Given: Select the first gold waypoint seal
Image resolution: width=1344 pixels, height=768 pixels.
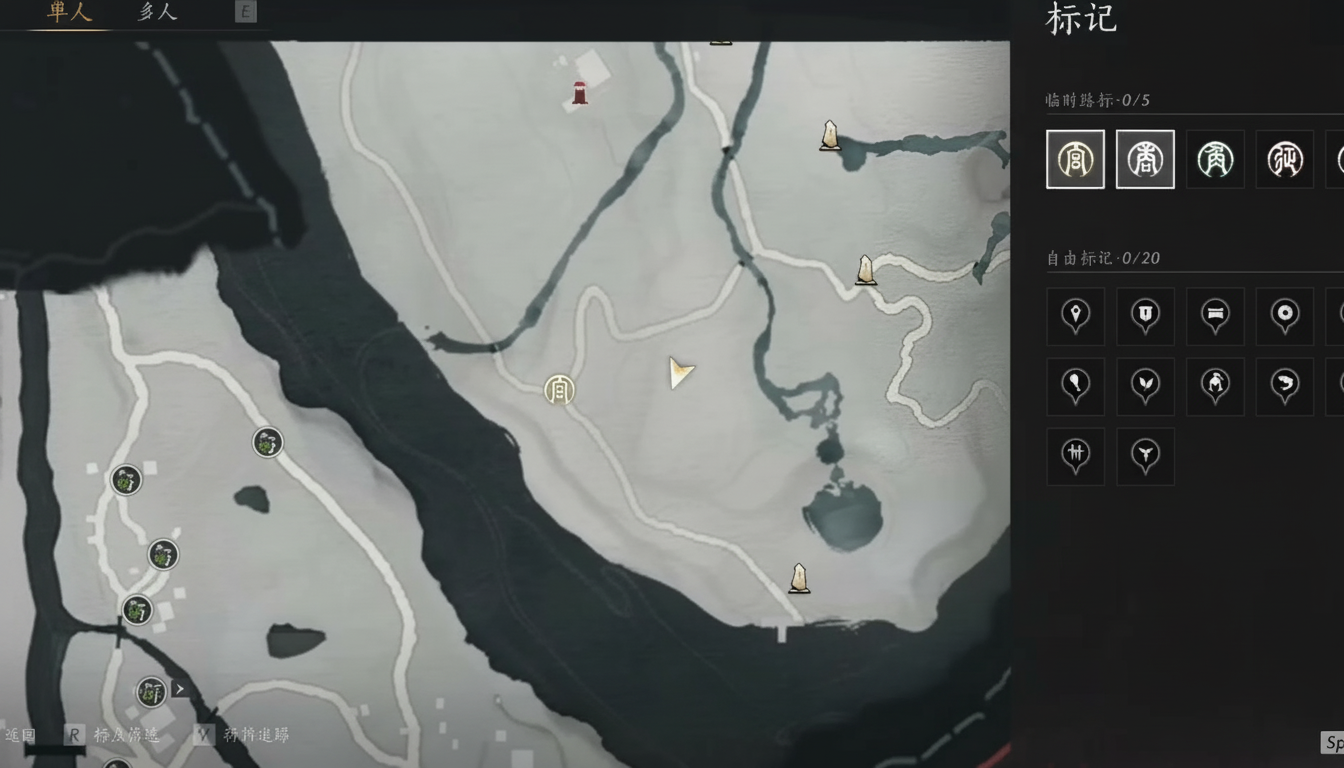Looking at the screenshot, I should coord(1075,158).
